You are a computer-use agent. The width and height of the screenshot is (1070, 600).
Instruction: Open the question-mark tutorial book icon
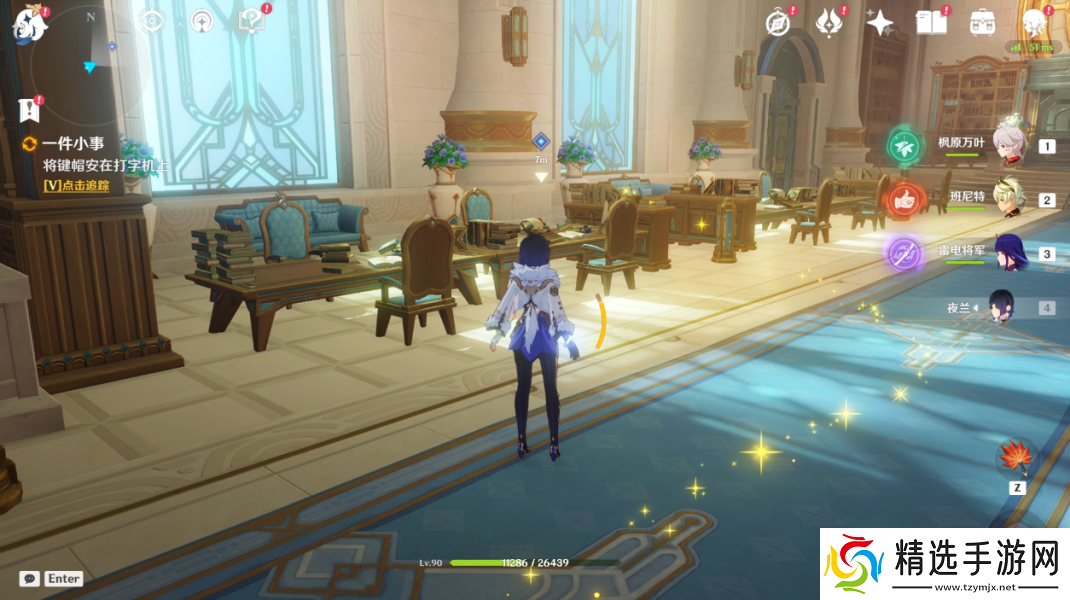251,20
